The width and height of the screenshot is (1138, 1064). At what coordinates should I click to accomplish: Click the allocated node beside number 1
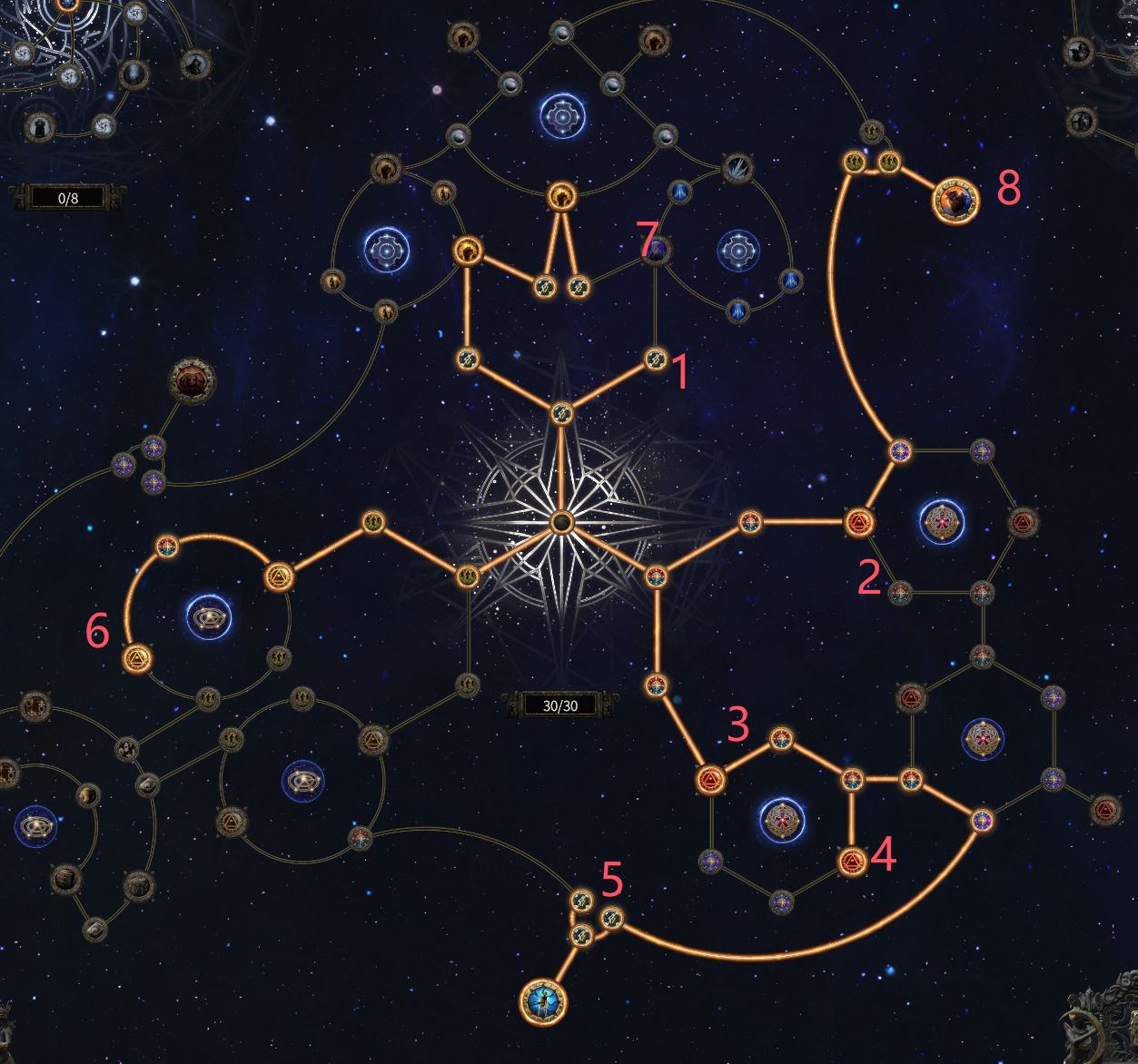click(x=655, y=360)
